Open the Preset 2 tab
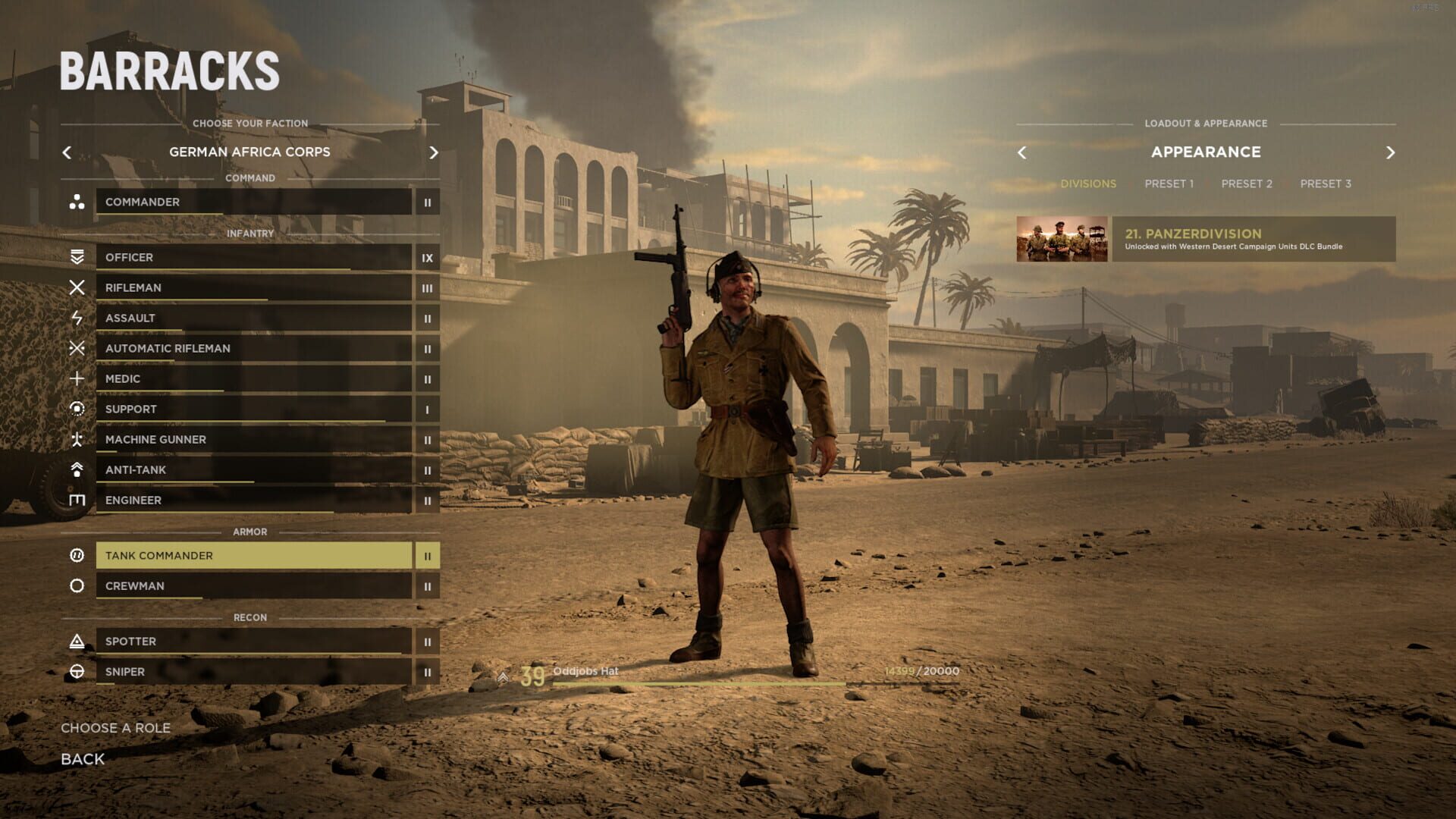The height and width of the screenshot is (819, 1456). [x=1246, y=183]
